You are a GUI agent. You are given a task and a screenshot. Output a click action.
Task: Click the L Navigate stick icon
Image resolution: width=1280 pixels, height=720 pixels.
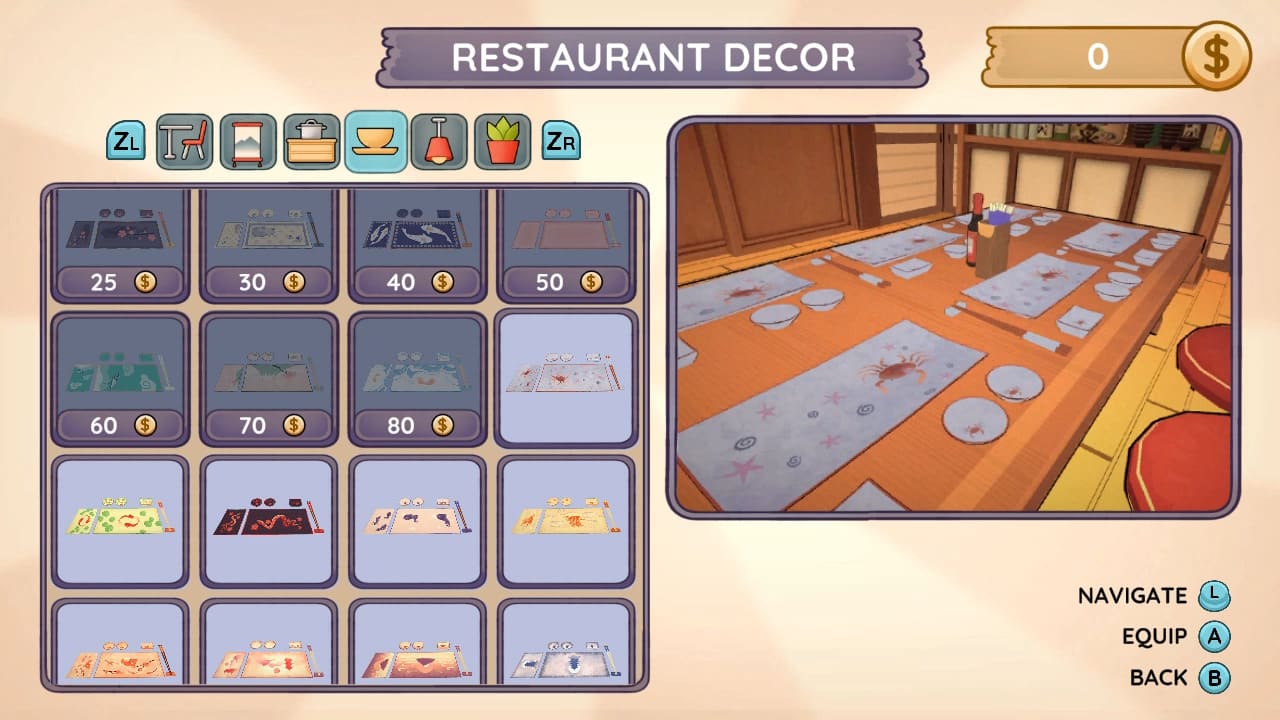pyautogui.click(x=1213, y=595)
